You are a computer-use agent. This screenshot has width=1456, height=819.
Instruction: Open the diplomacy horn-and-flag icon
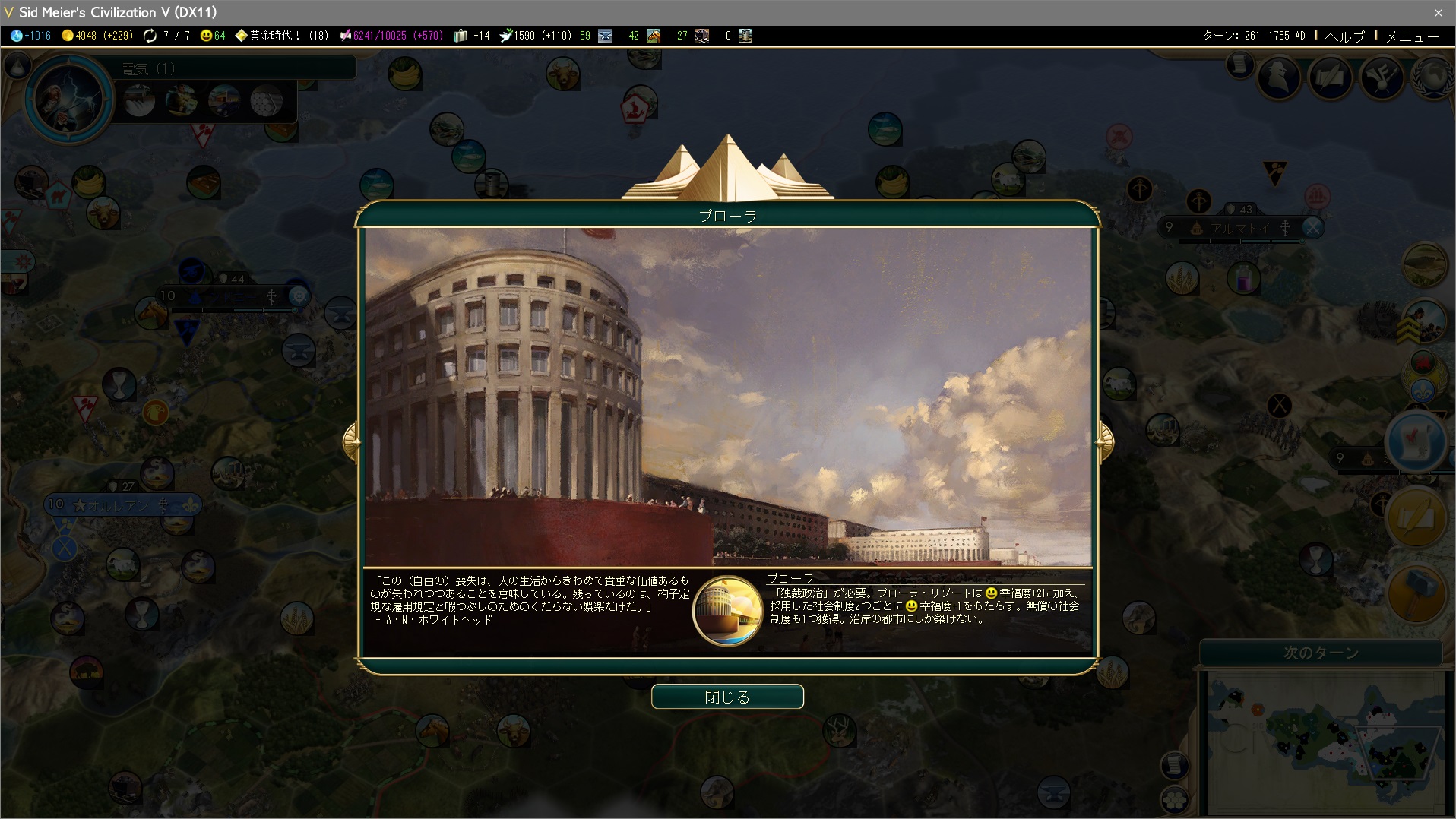pyautogui.click(x=1381, y=77)
